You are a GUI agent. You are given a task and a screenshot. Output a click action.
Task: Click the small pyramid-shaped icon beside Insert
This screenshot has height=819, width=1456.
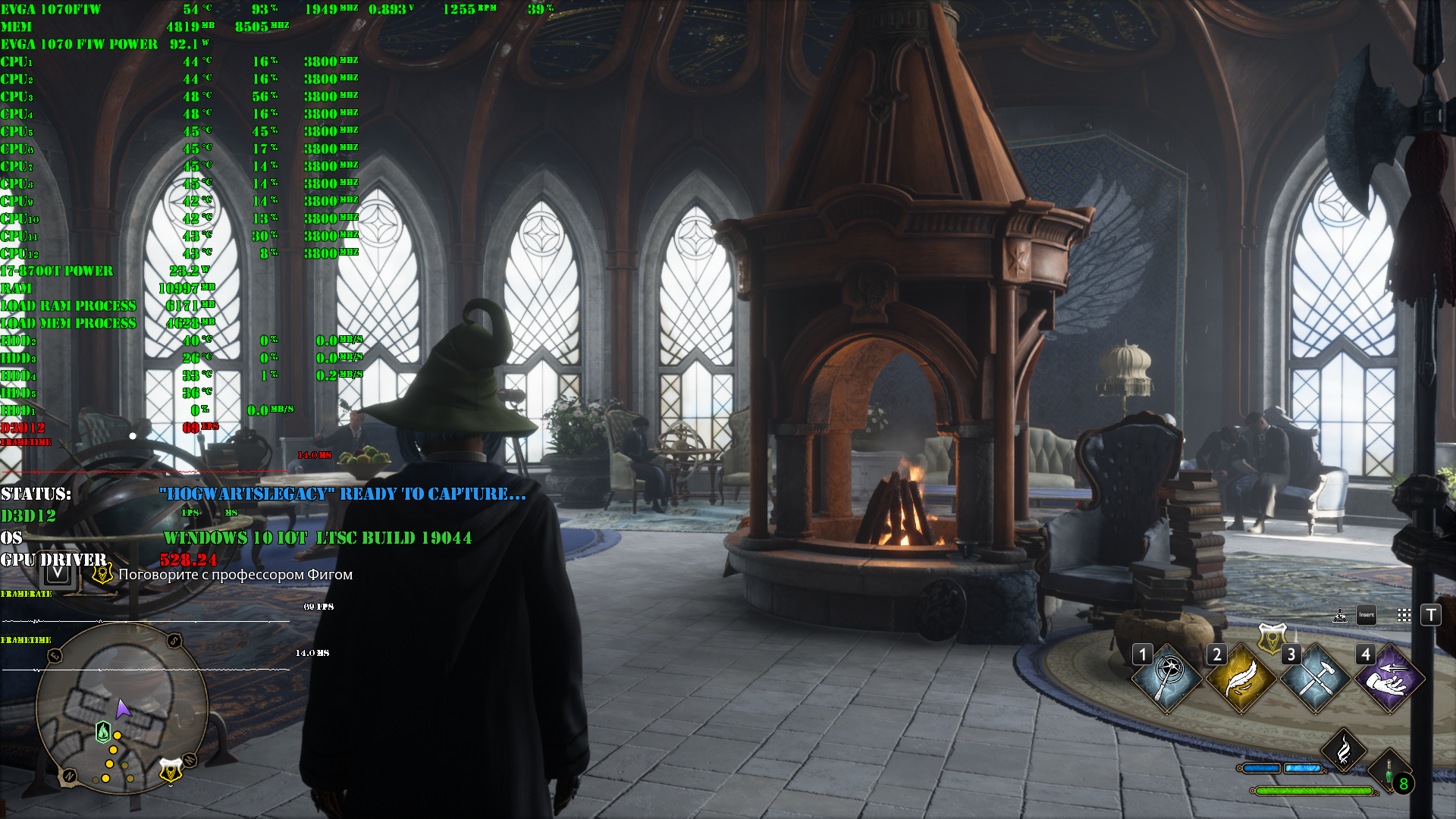point(1340,615)
